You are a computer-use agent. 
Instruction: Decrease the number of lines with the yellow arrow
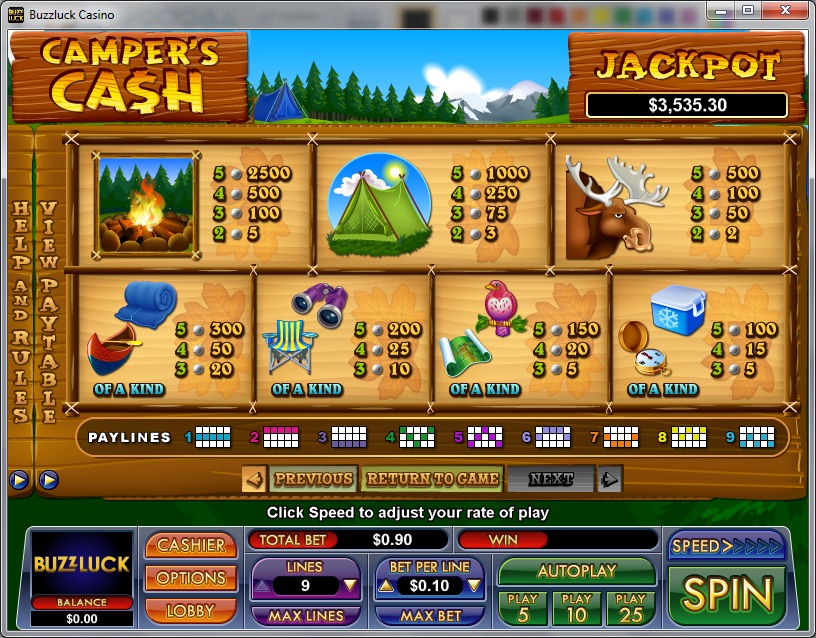point(350,586)
